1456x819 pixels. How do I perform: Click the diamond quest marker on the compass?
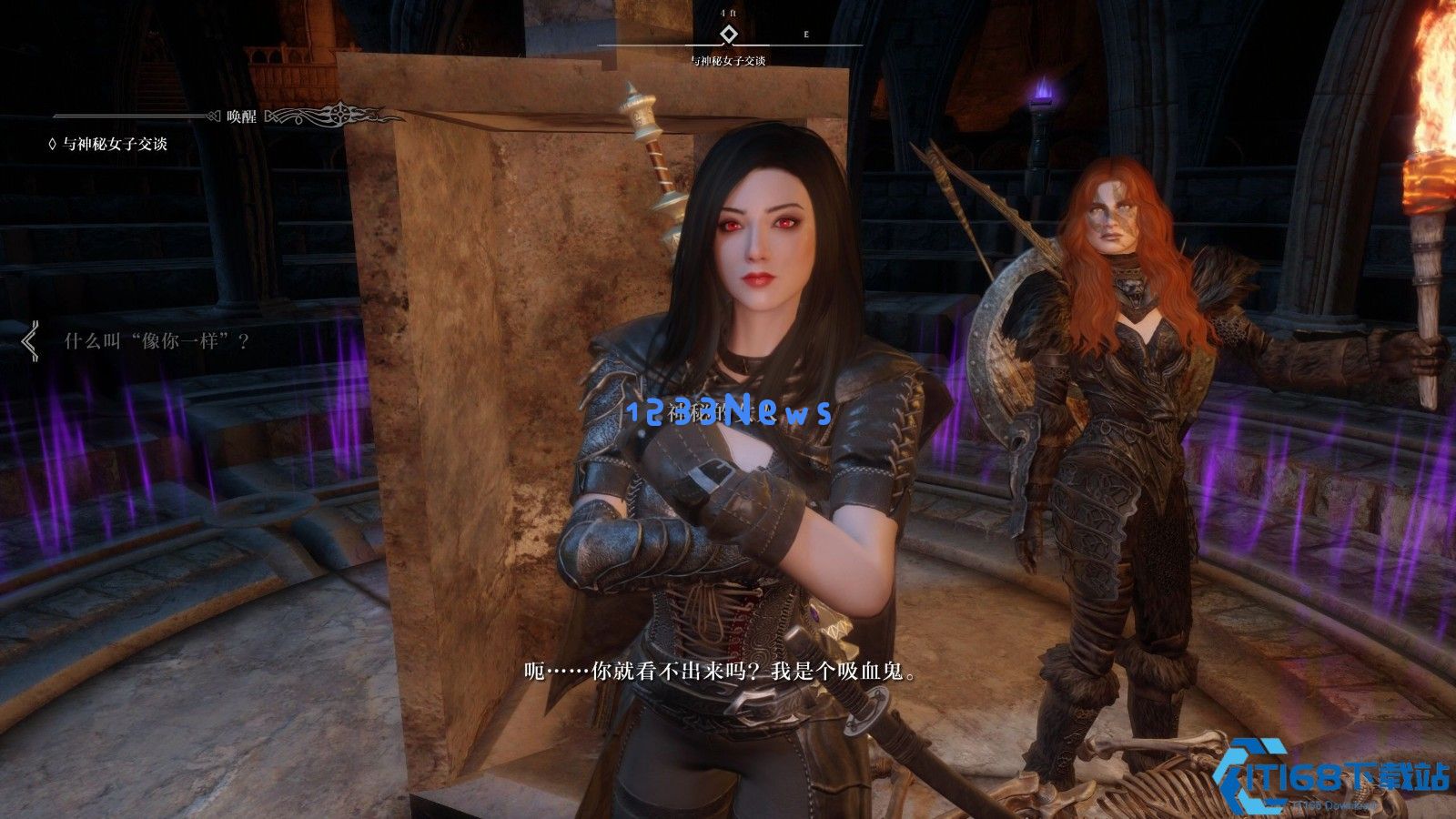point(727,35)
